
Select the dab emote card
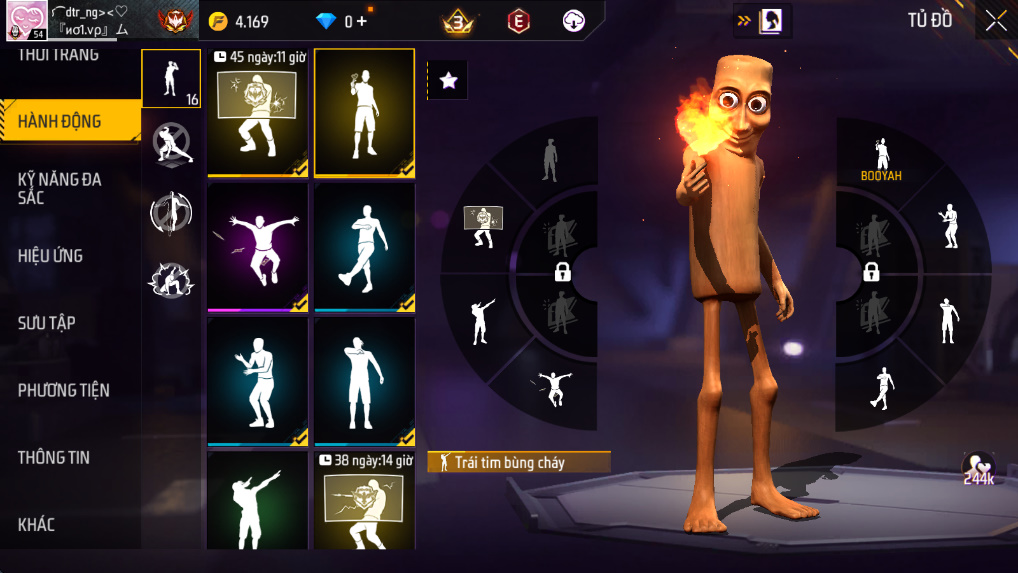click(257, 499)
